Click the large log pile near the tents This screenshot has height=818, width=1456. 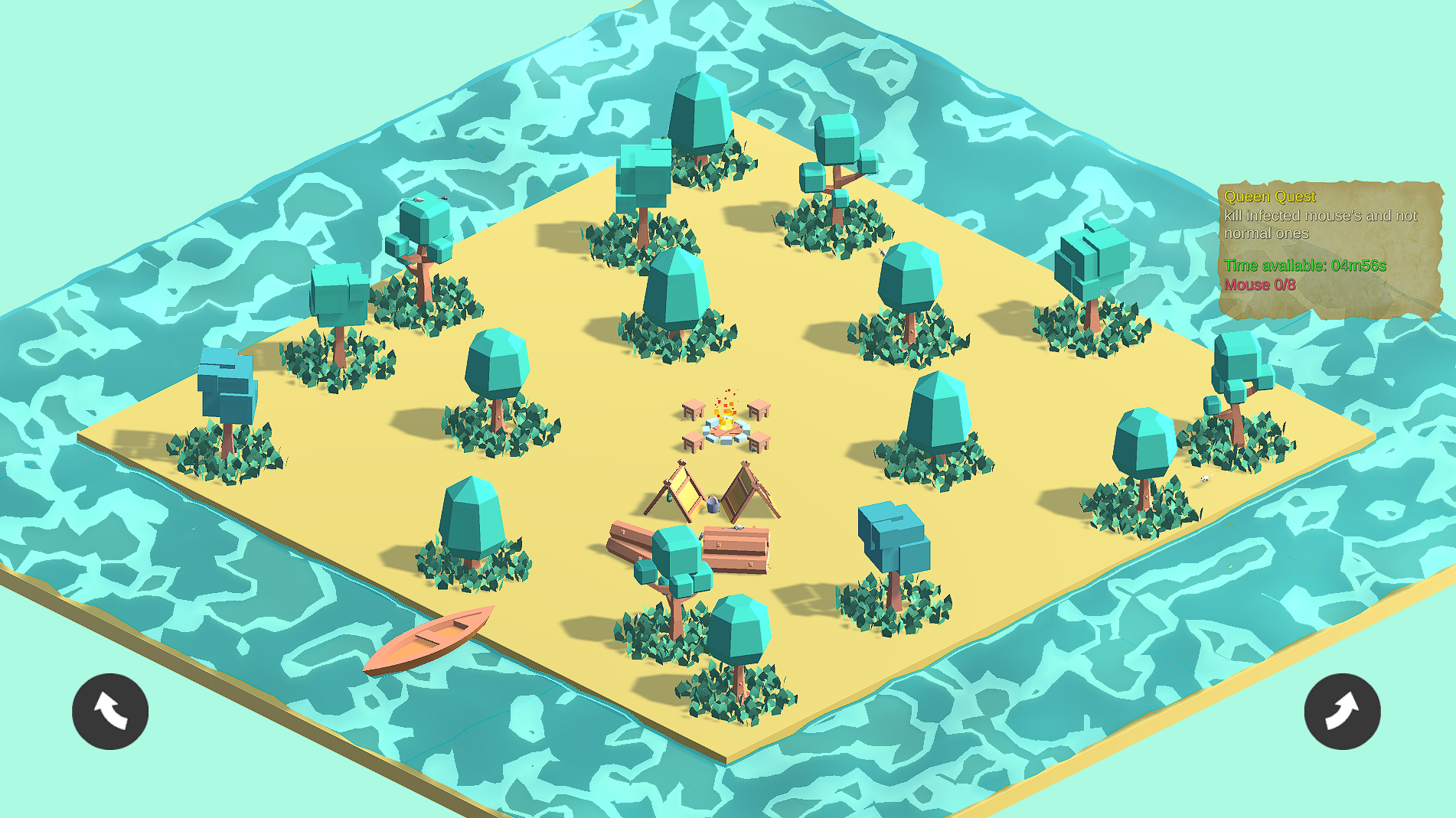coord(735,549)
